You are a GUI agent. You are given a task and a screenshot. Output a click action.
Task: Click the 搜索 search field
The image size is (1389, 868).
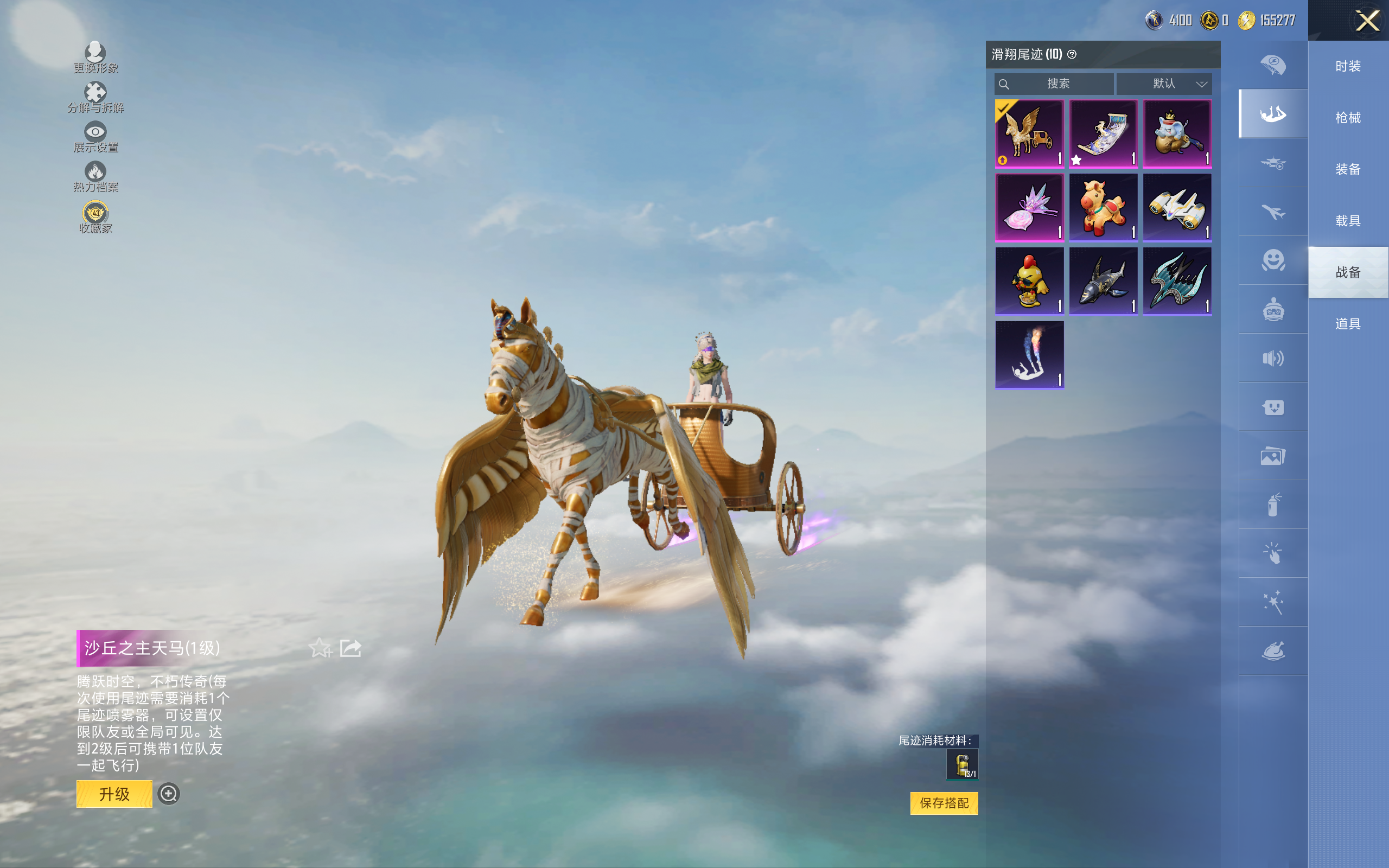point(1055,84)
